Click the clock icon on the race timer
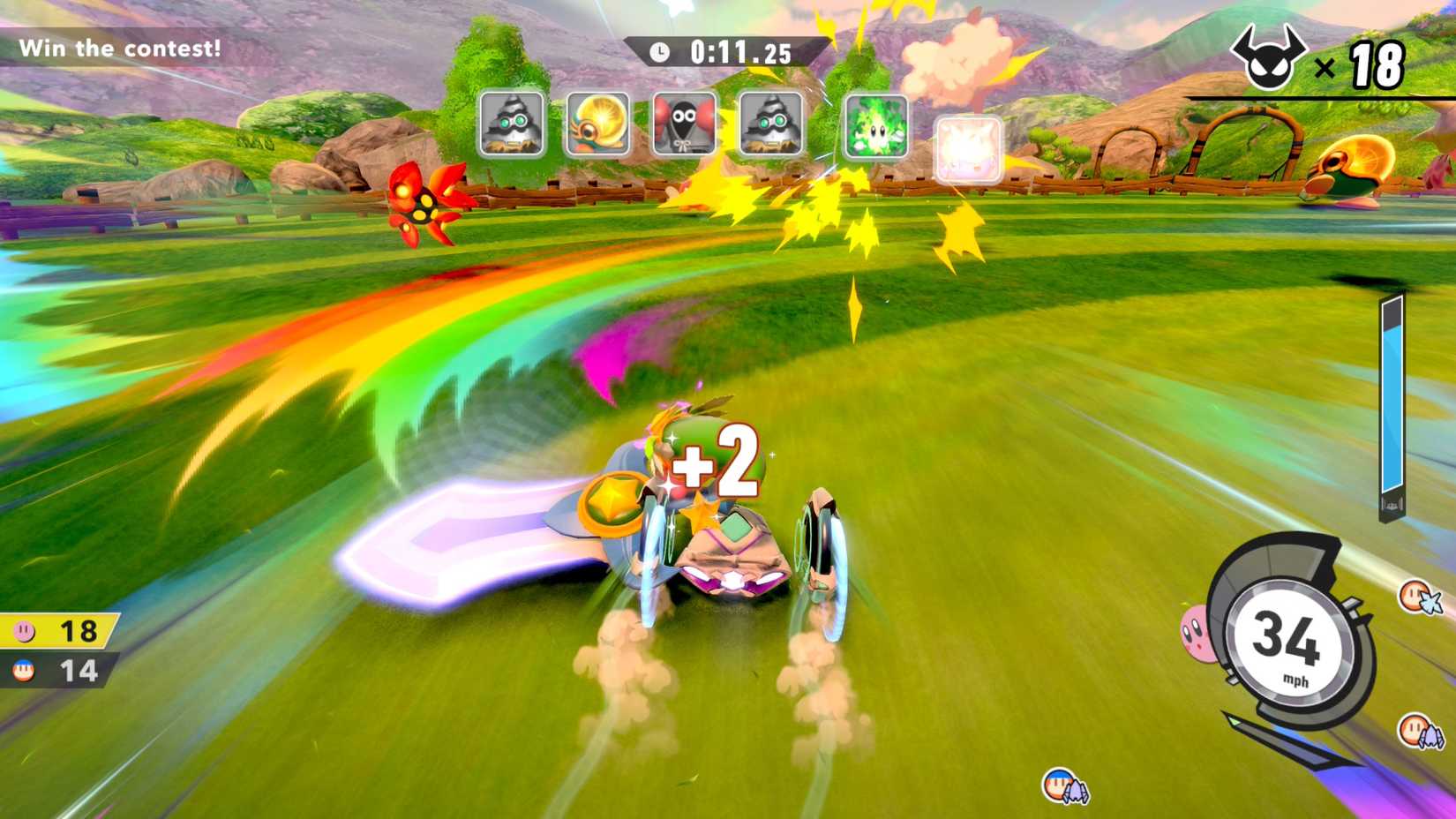1456x819 pixels. pyautogui.click(x=660, y=51)
